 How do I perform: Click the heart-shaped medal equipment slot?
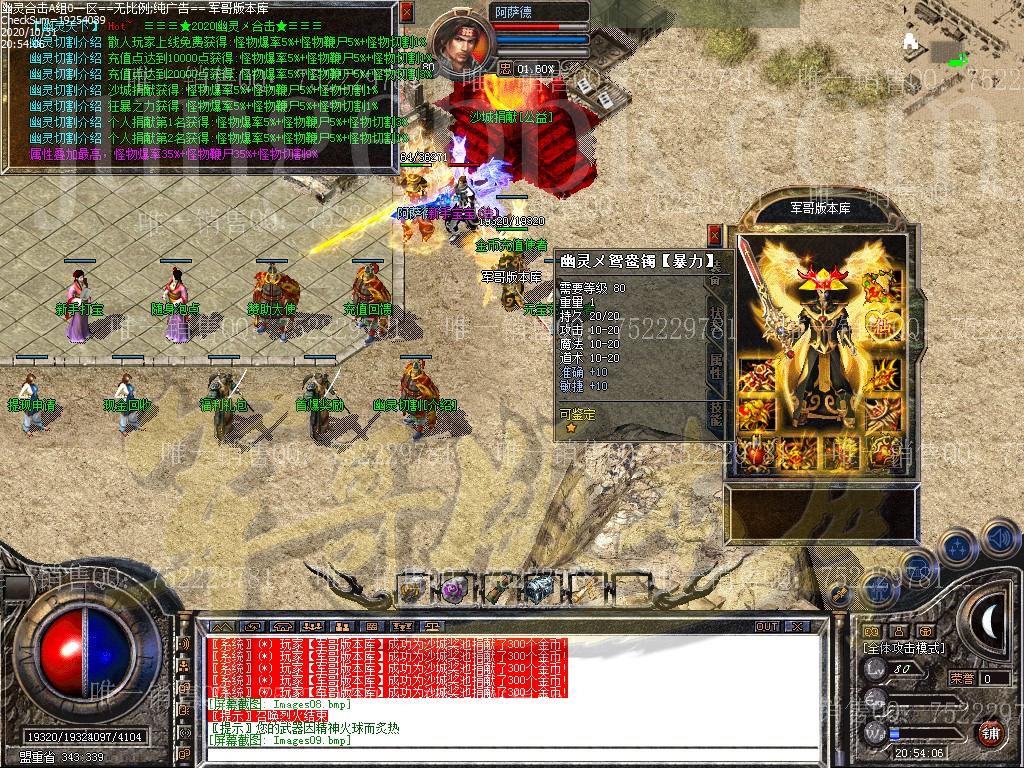[x=882, y=322]
